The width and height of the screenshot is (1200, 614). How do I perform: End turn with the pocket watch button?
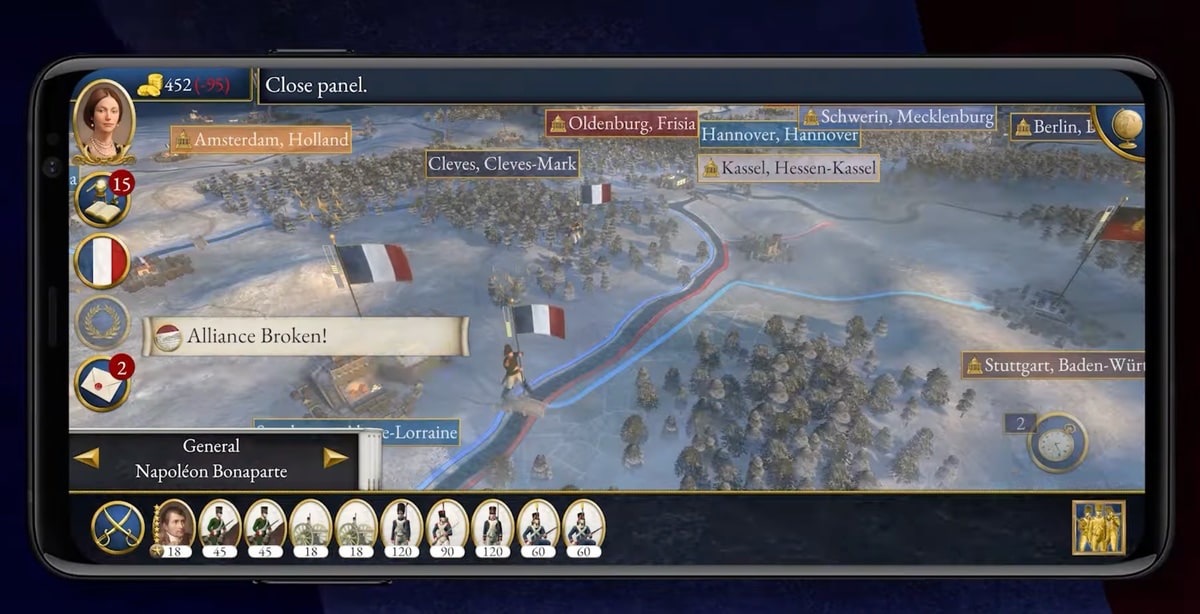1057,443
